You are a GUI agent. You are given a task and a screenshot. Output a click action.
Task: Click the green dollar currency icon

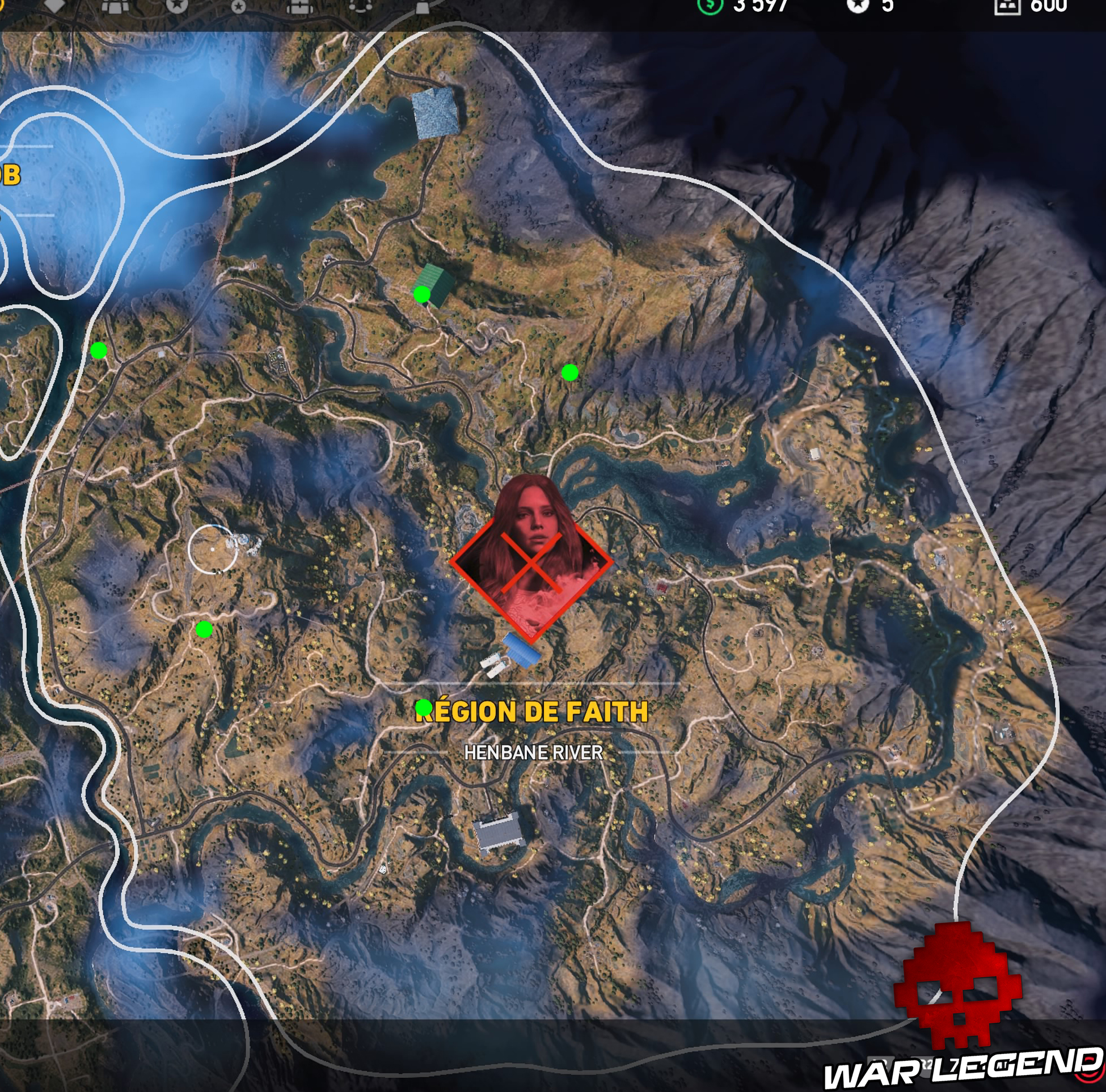point(710,6)
